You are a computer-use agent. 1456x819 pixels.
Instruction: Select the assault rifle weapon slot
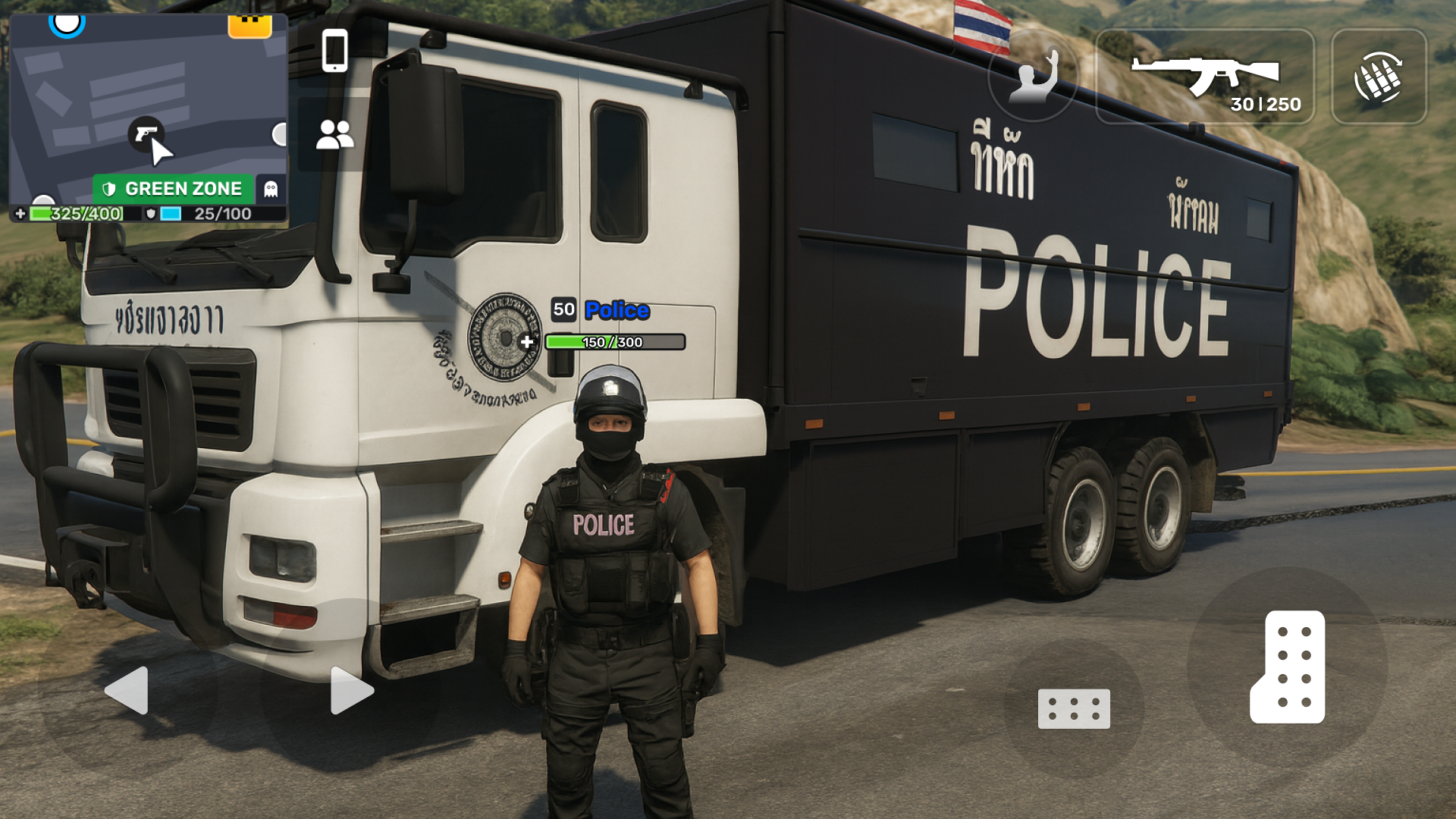(x=1205, y=77)
